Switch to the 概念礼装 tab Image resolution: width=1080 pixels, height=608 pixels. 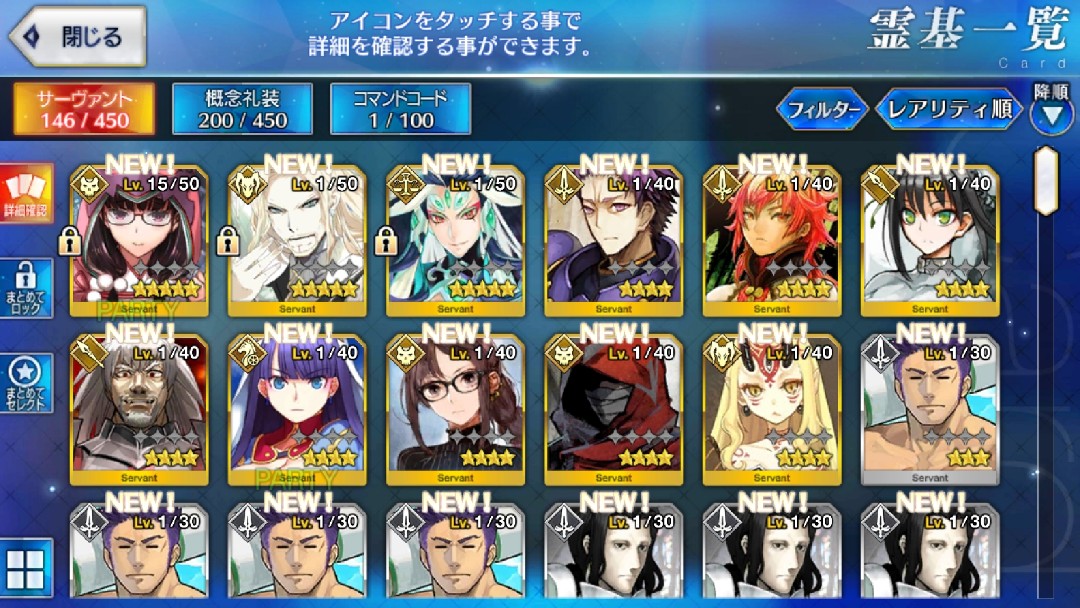[x=242, y=109]
